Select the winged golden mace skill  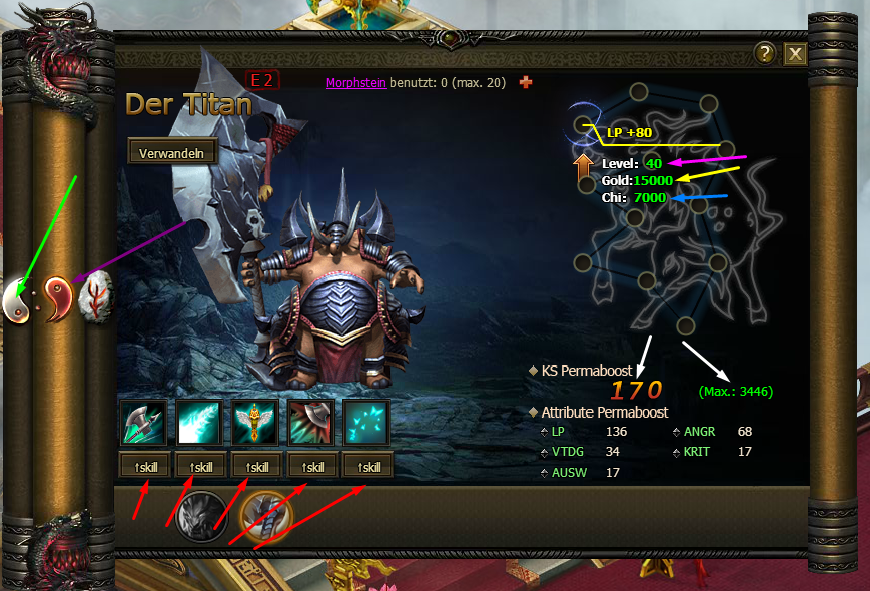coord(255,422)
